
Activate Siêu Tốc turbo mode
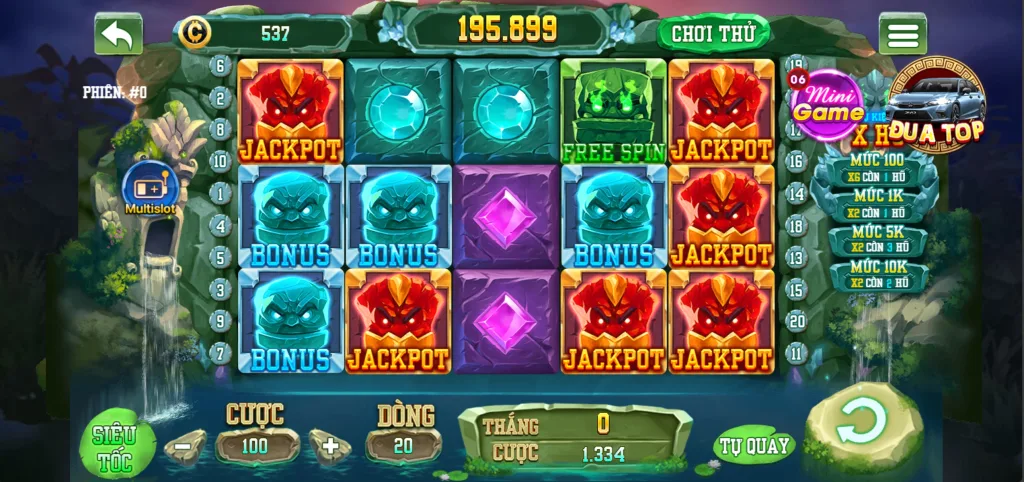click(116, 447)
